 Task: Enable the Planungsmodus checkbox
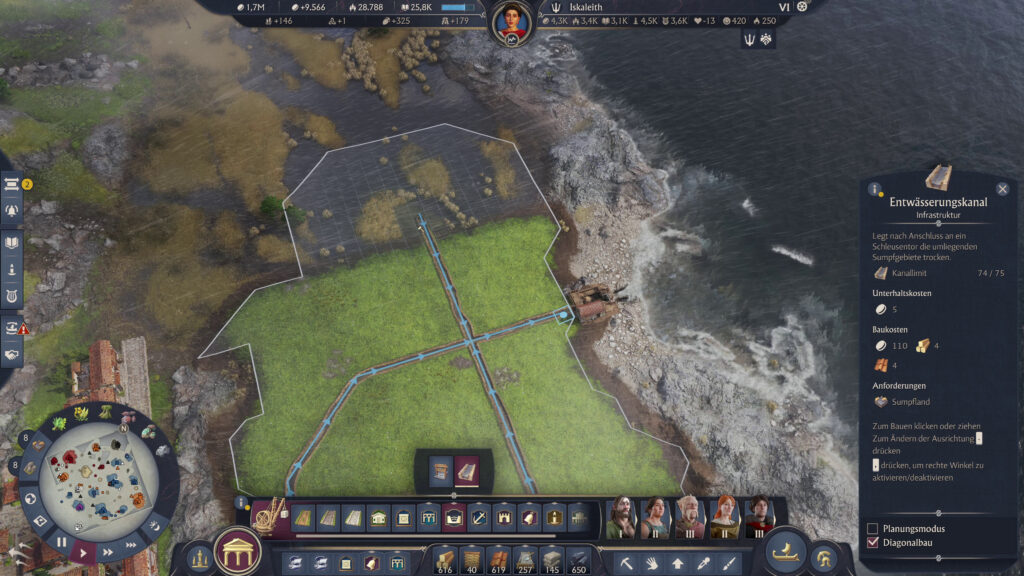tap(873, 528)
